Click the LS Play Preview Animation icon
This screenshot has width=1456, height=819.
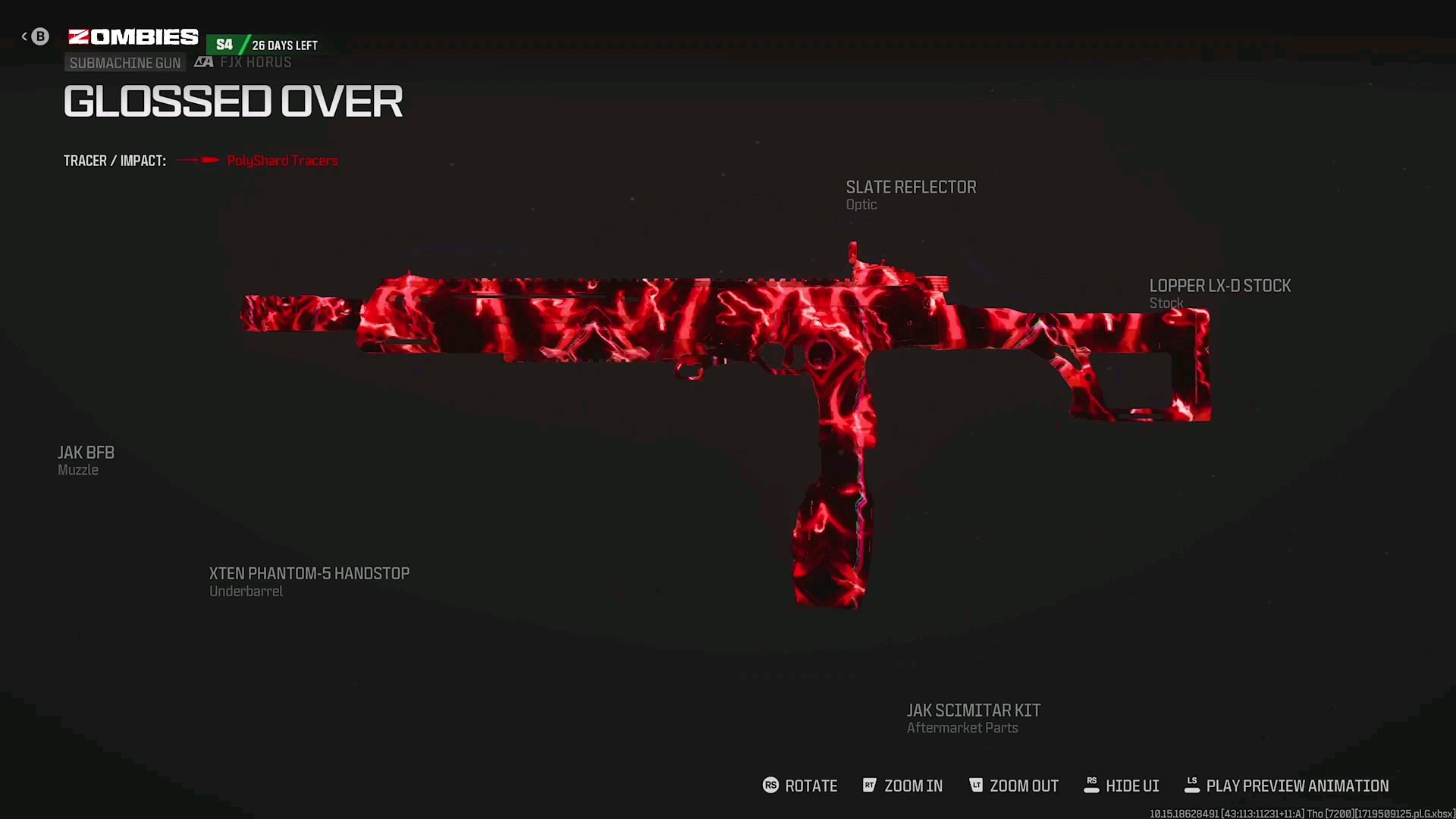pos(1191,786)
